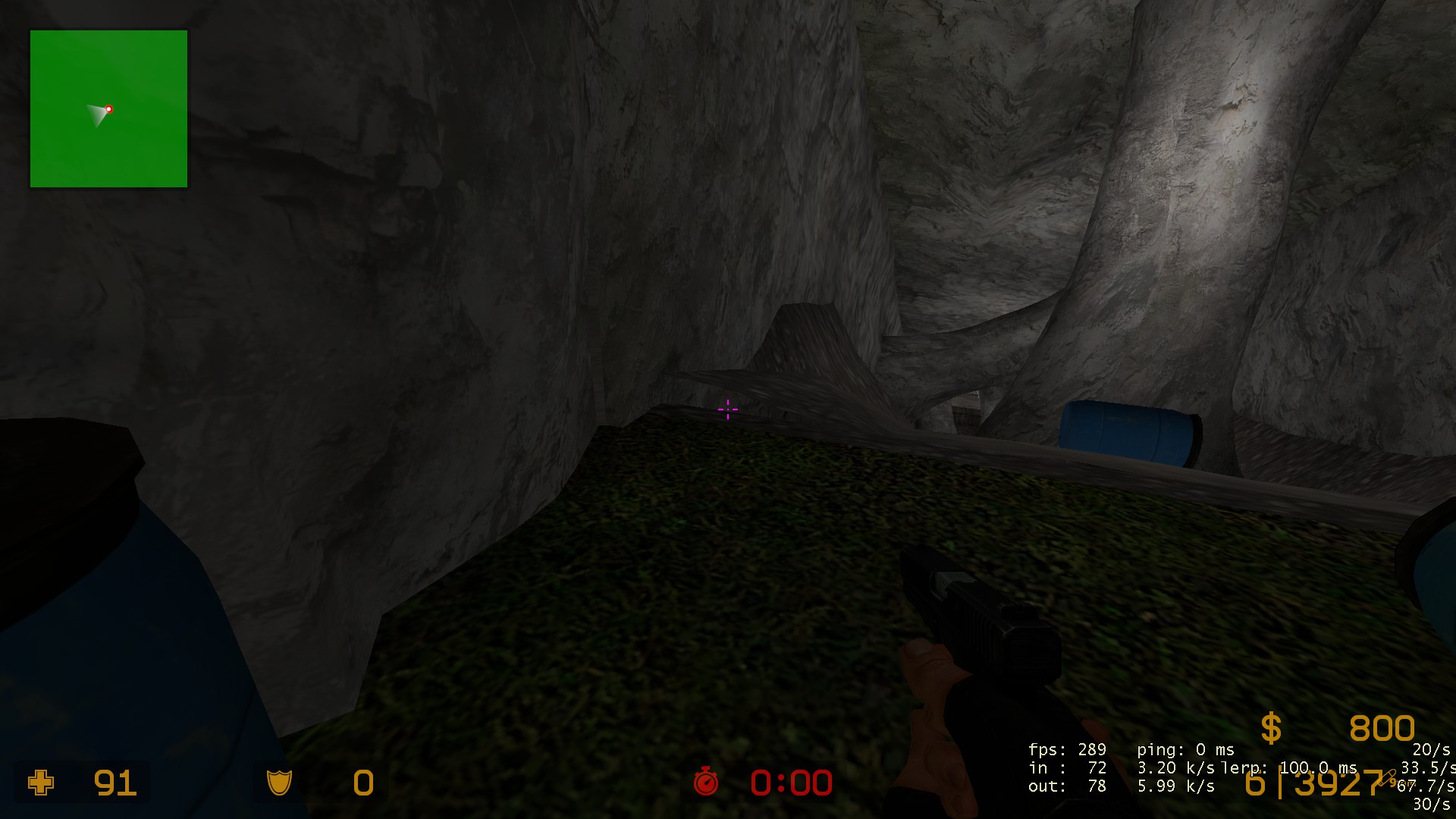Click the green radar minimap
This screenshot has height=819, width=1456.
[x=108, y=108]
